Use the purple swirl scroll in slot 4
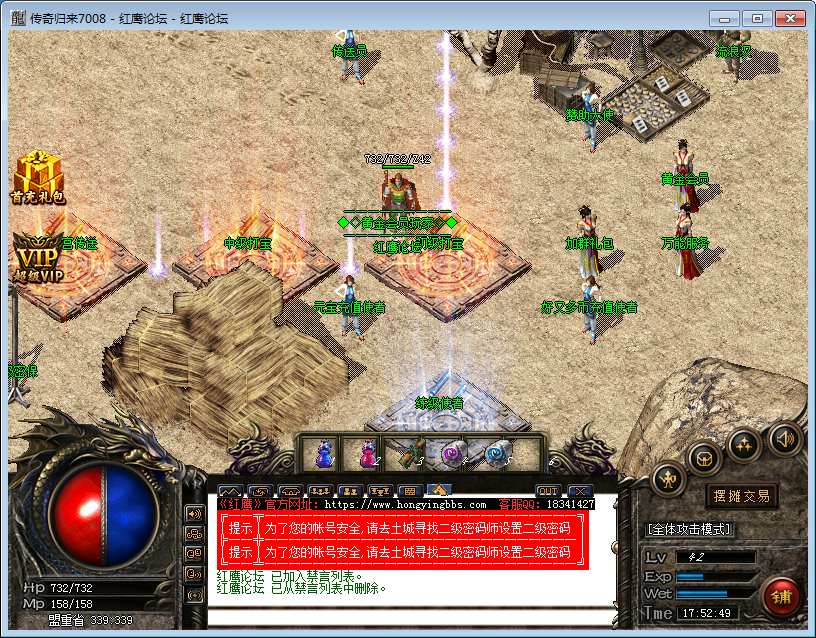The height and width of the screenshot is (638, 816). pyautogui.click(x=453, y=453)
